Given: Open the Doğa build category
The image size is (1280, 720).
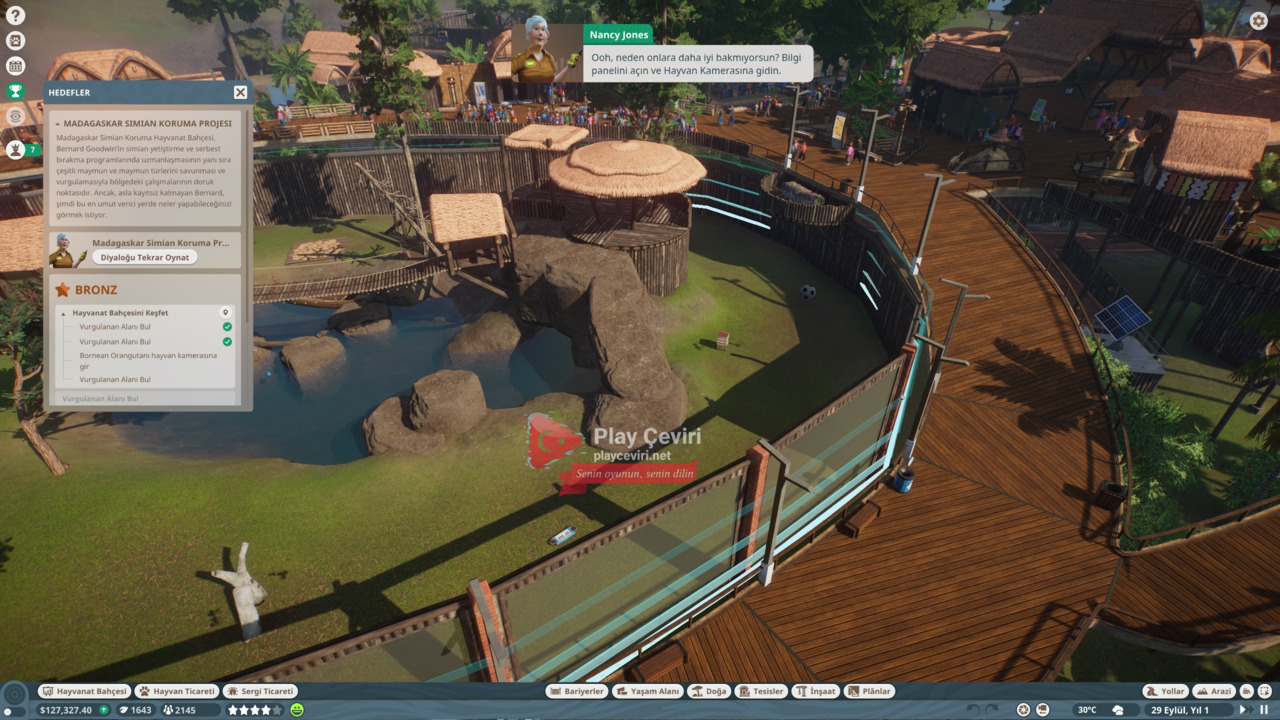Looking at the screenshot, I should click(x=709, y=691).
